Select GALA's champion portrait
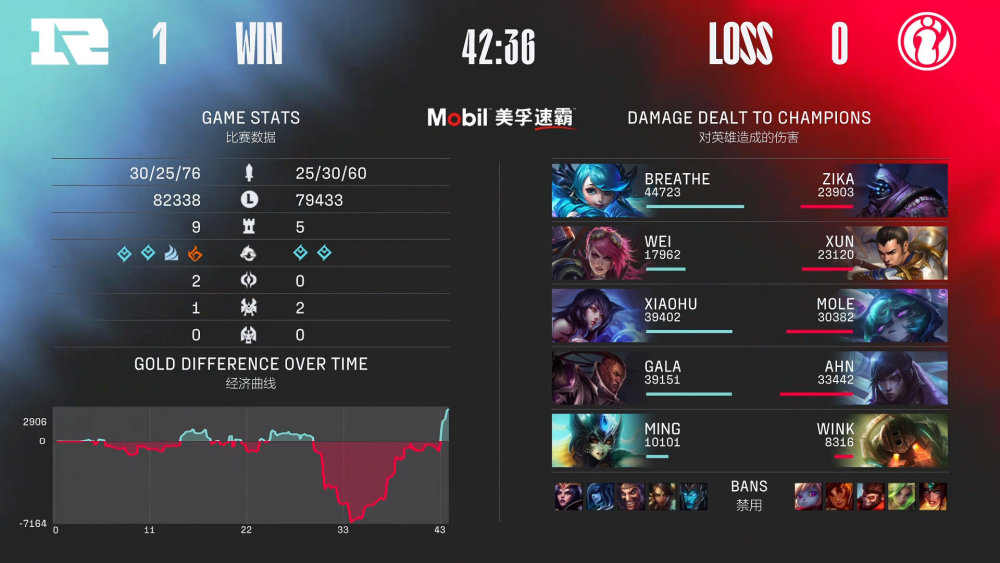1000x563 pixels. tap(595, 378)
